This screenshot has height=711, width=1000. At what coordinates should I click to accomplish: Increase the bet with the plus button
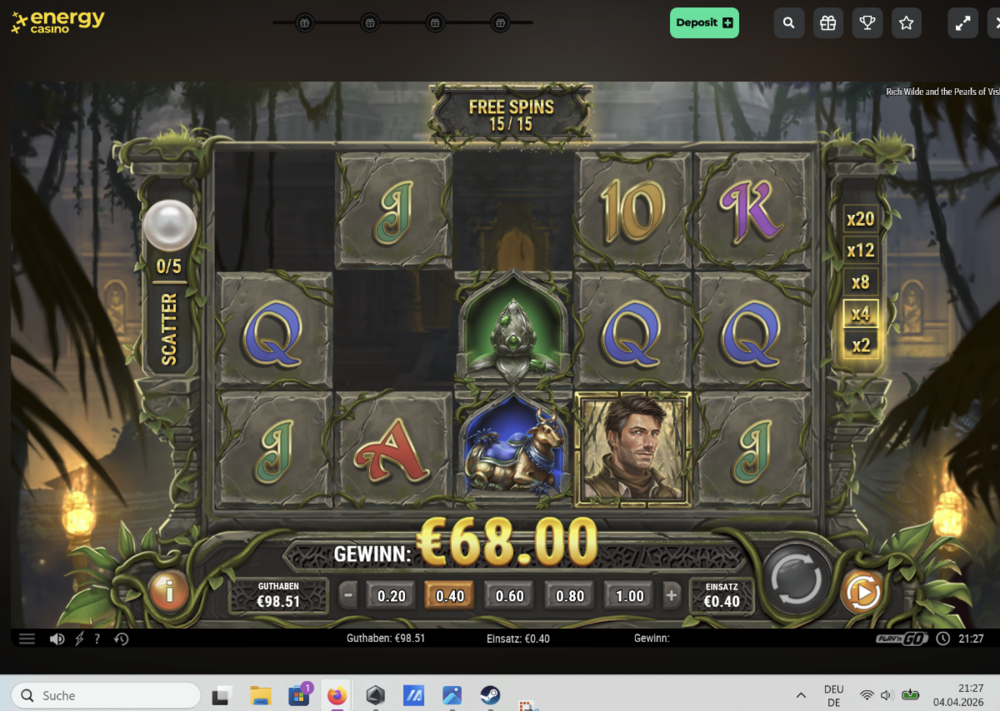click(671, 596)
